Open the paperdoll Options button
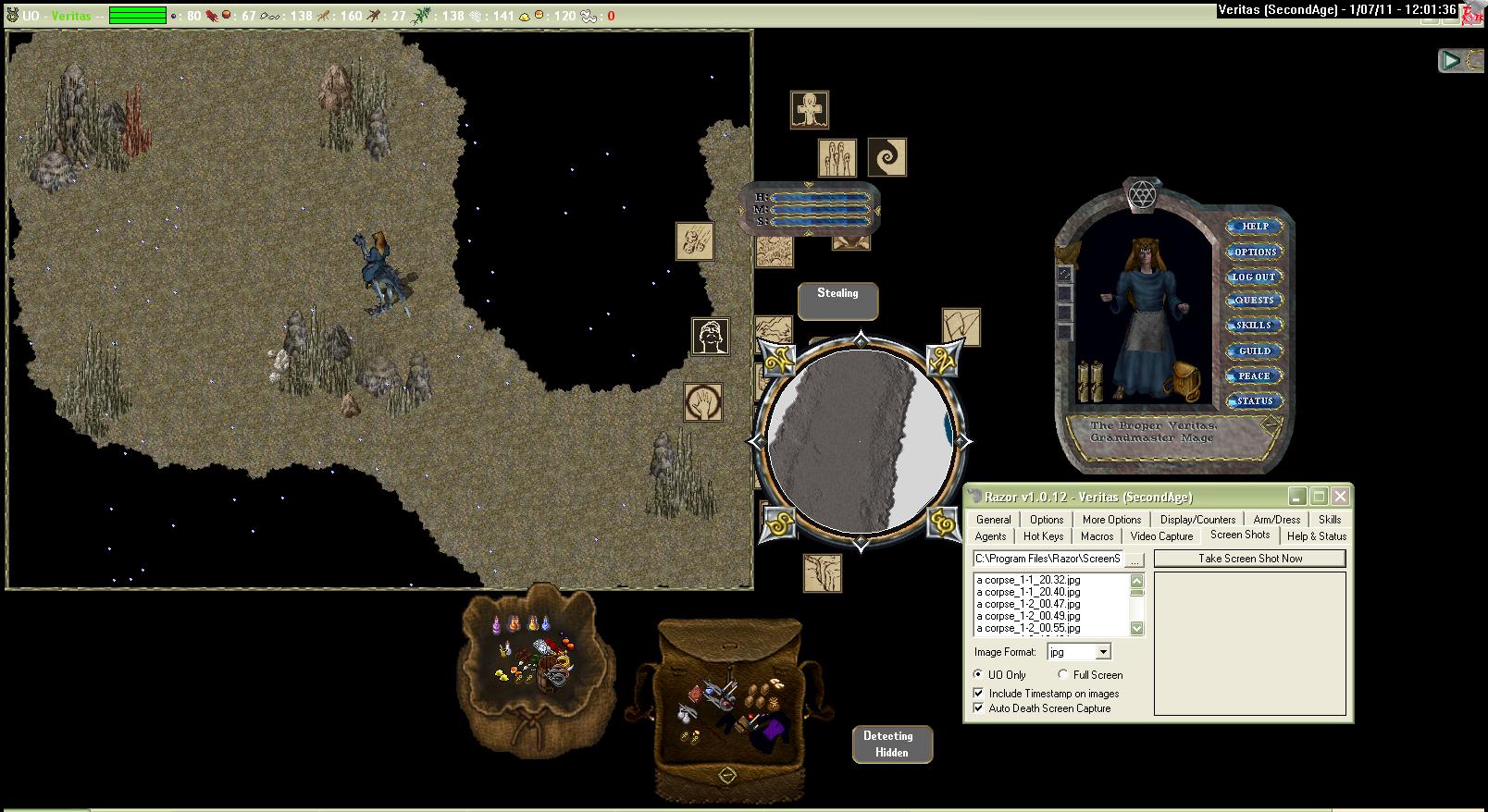 1254,252
